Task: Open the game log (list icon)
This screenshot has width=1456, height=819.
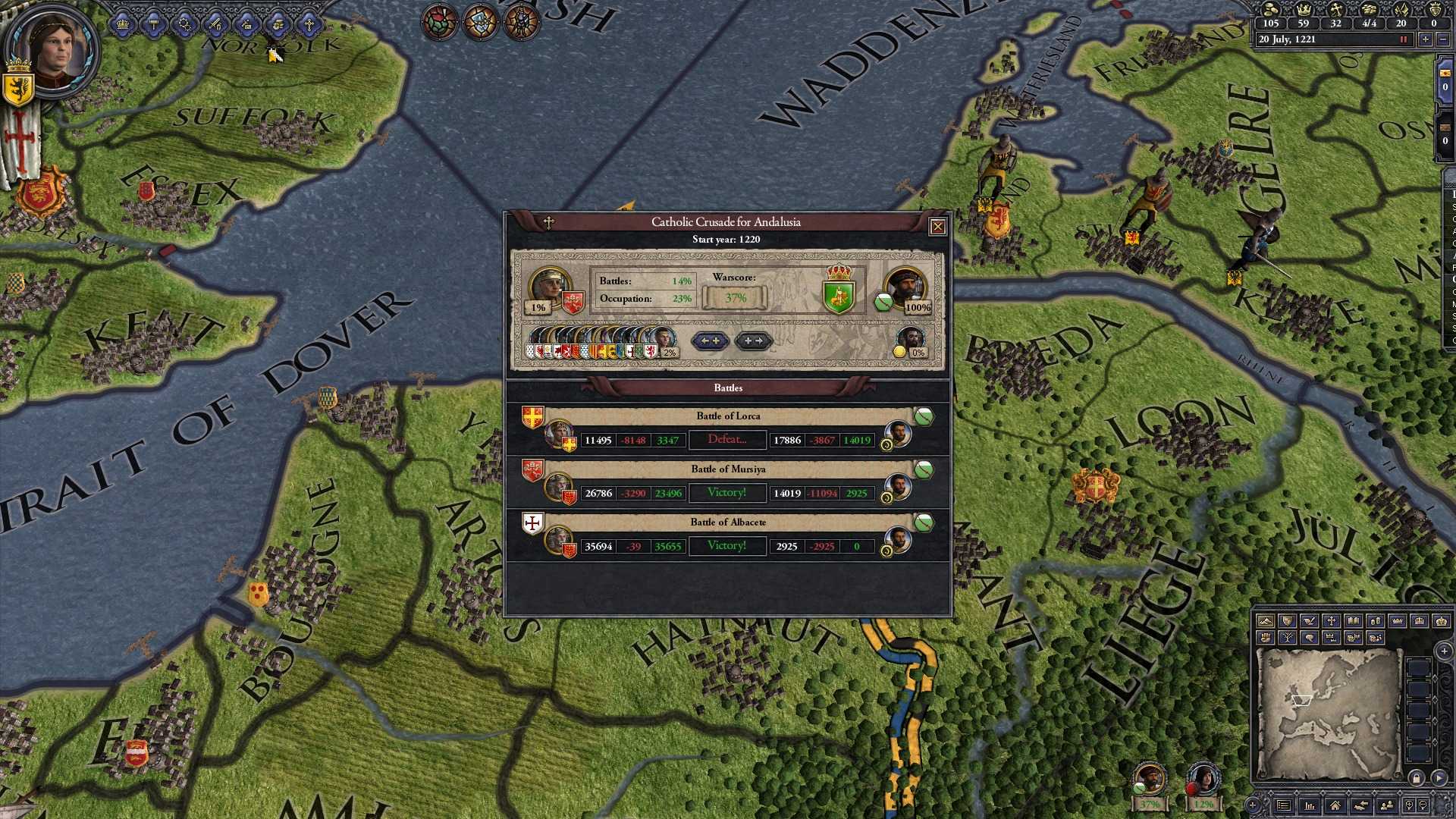Action: tap(1283, 805)
